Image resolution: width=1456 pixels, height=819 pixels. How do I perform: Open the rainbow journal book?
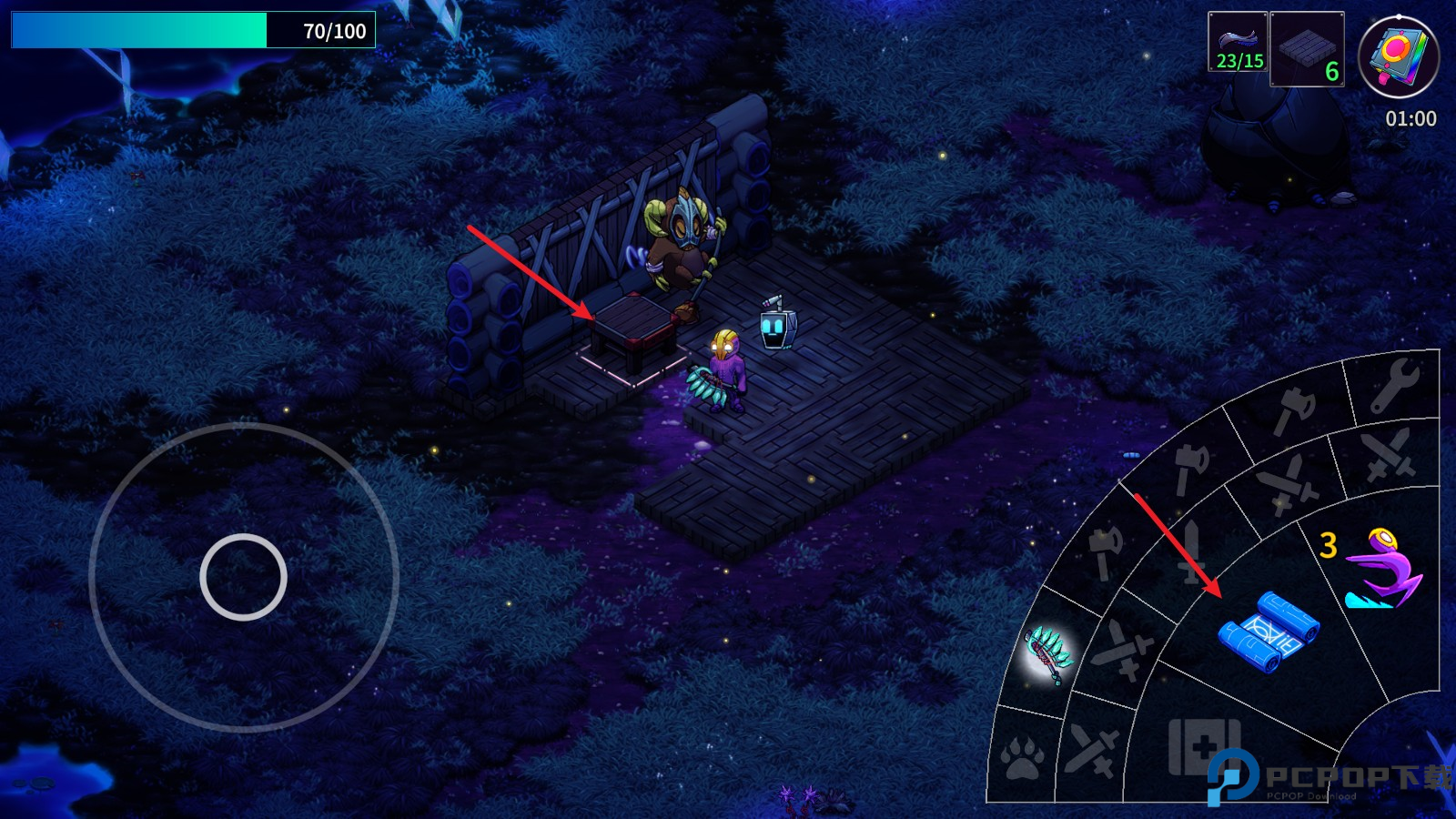(1398, 56)
